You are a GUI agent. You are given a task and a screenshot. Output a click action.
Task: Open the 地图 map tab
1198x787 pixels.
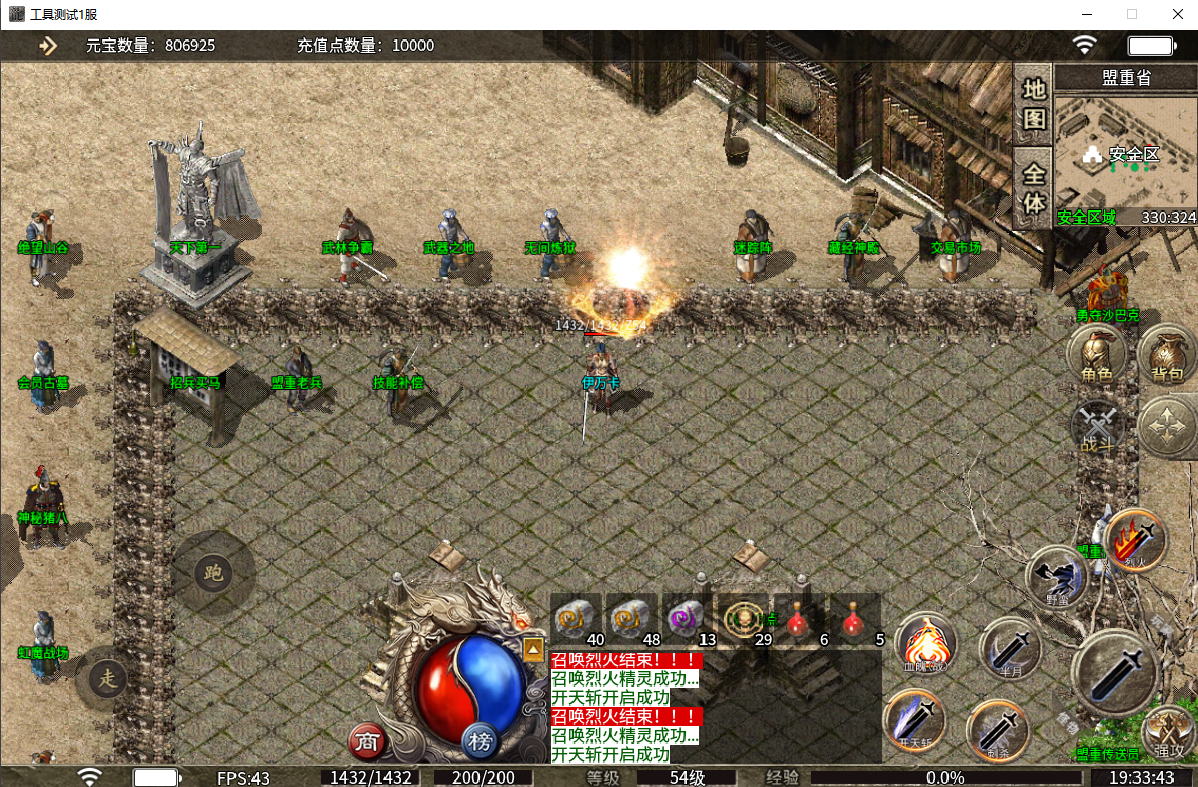coord(1033,104)
